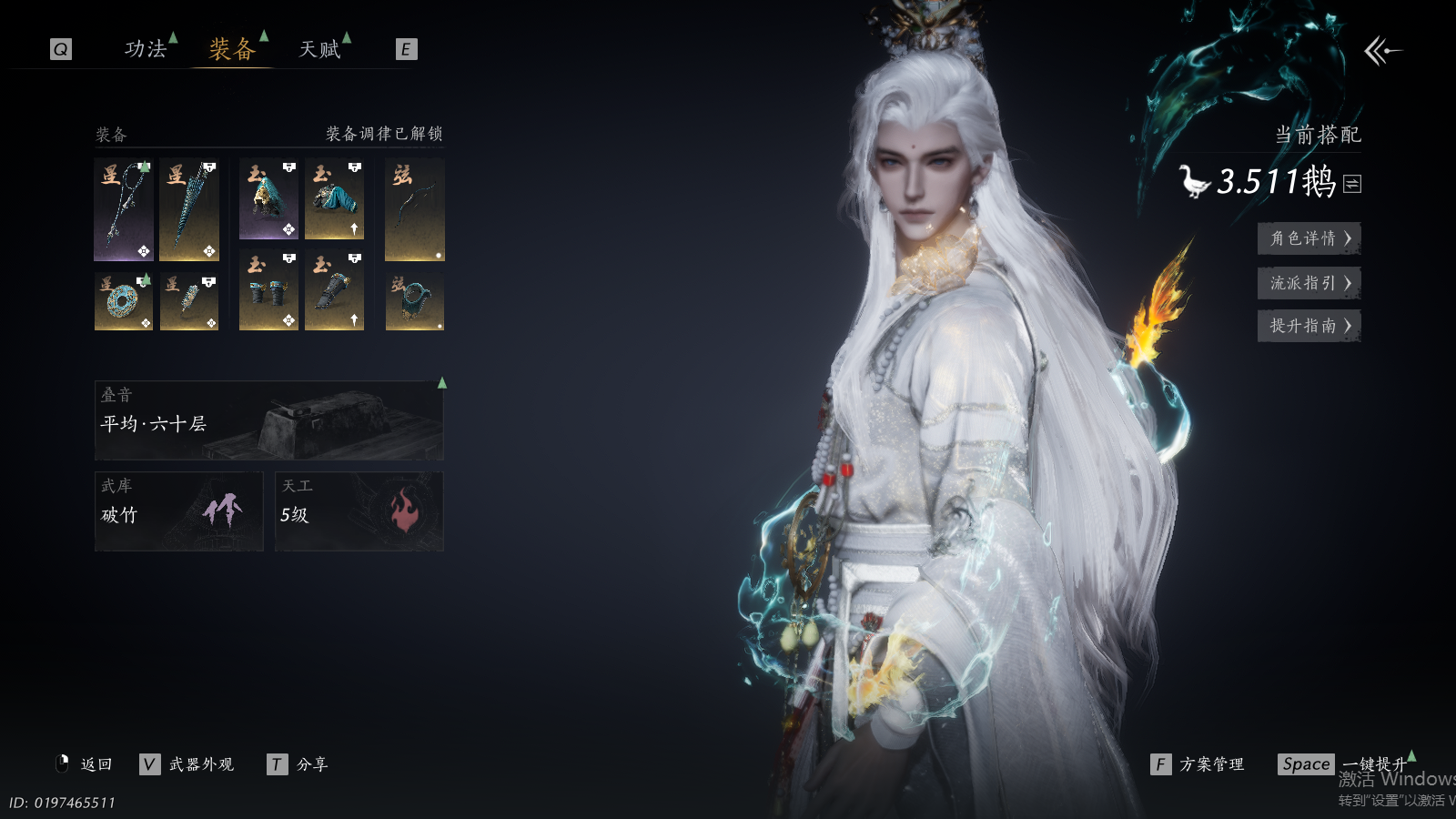
Task: Open the 天工 5级 panel
Action: [359, 511]
